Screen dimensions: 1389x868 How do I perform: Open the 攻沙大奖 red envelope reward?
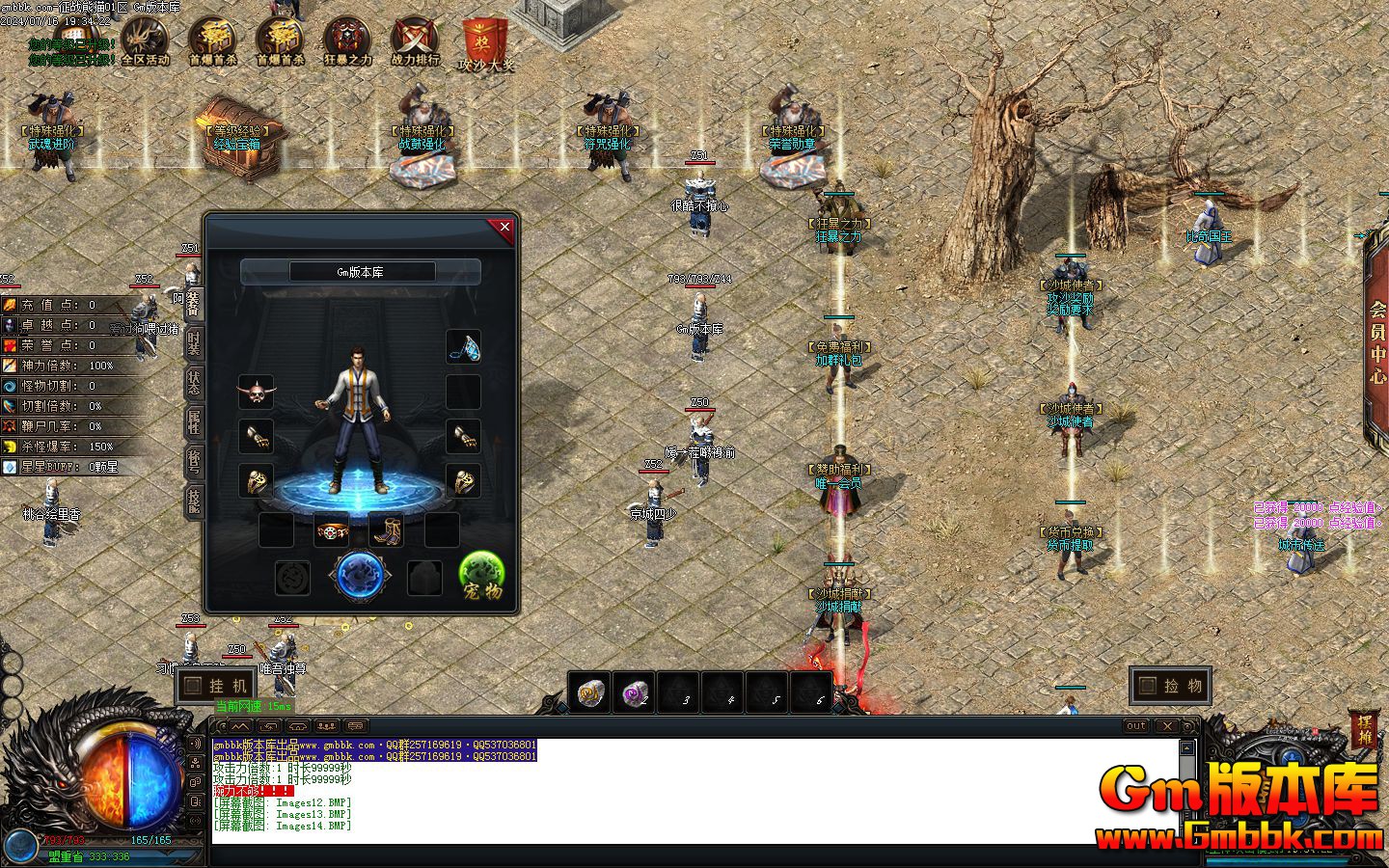pos(486,45)
